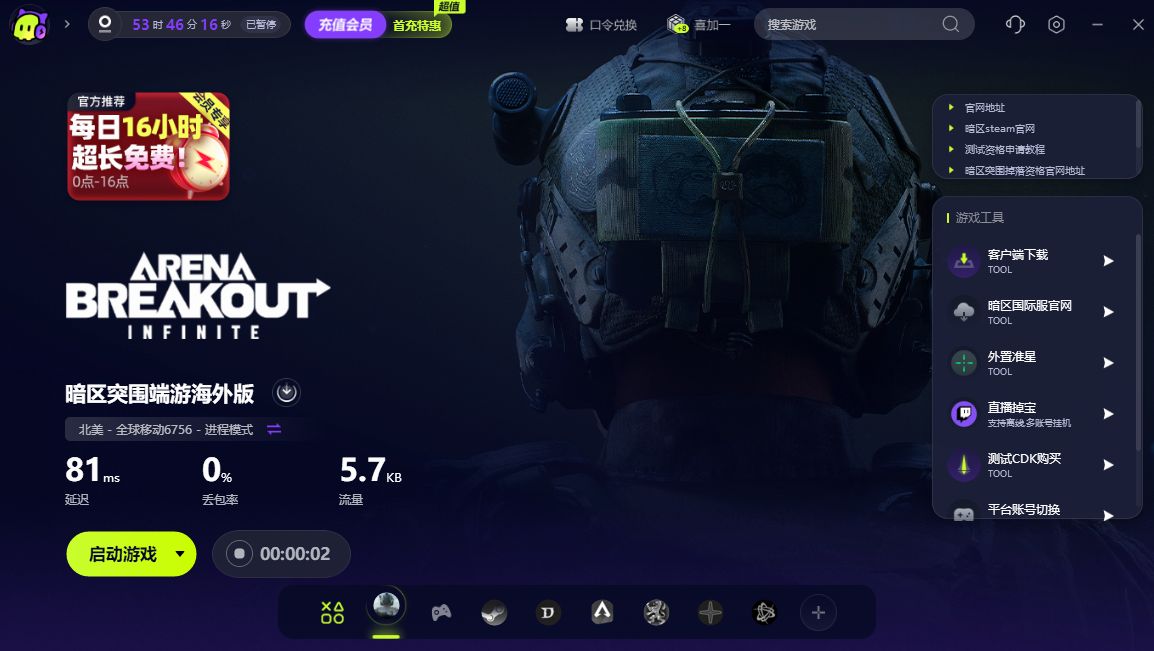Image resolution: width=1154 pixels, height=651 pixels.
Task: Add a game with the plus button
Action: (x=818, y=612)
